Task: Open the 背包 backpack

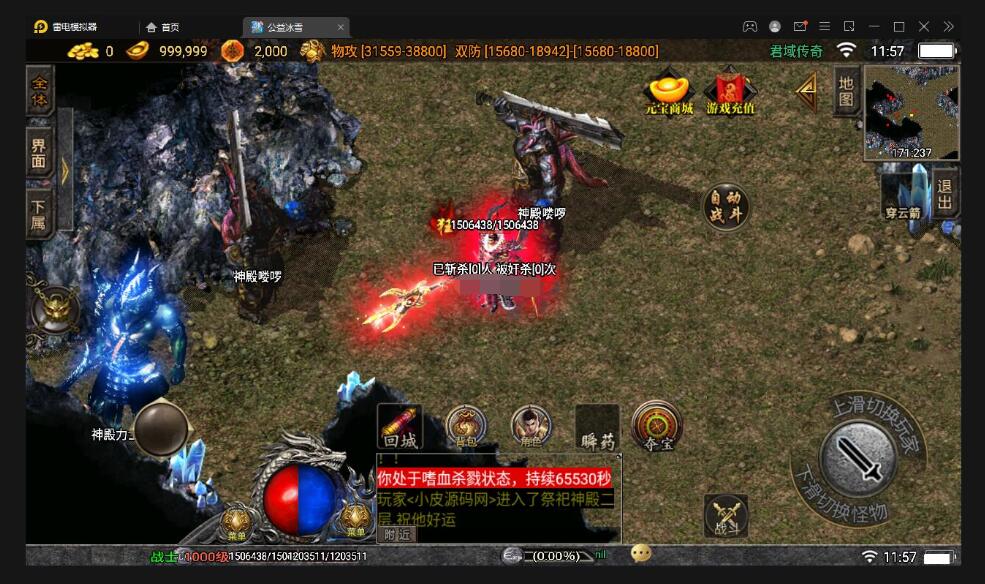Action: 466,427
